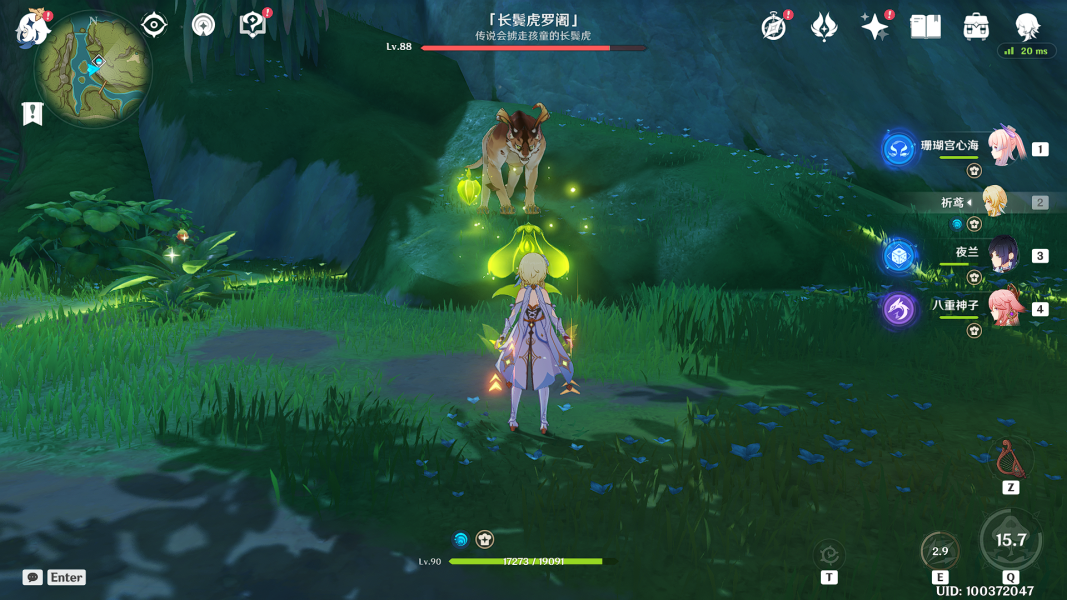Open the quest log bookmark icon
The height and width of the screenshot is (600, 1067).
(x=32, y=114)
